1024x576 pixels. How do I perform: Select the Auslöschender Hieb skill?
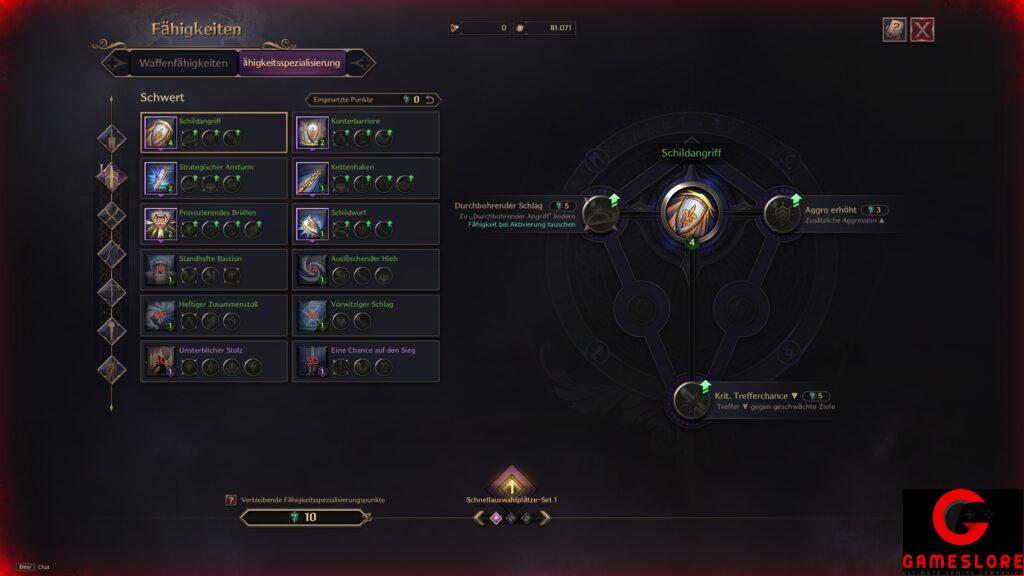coord(366,269)
